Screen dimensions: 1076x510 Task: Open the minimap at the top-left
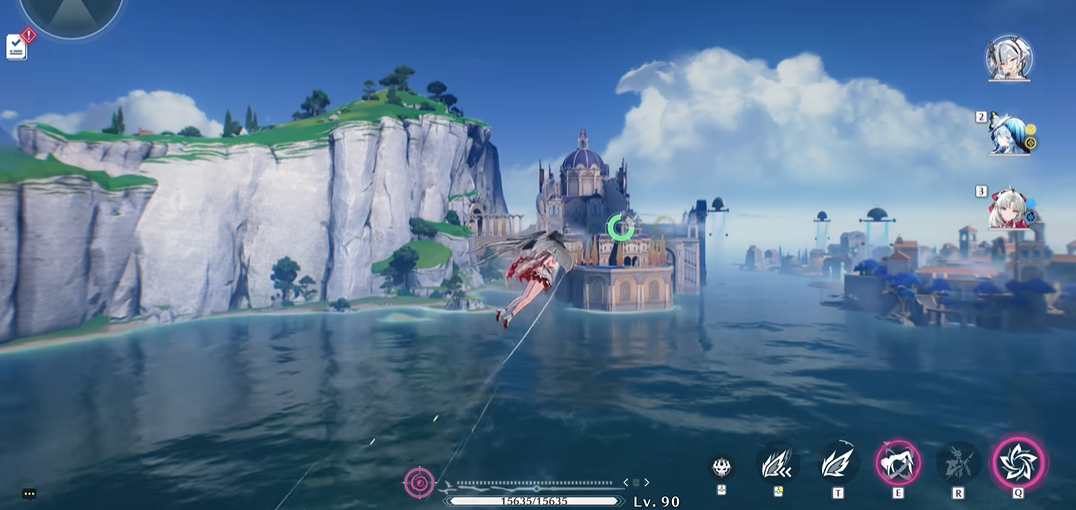71,14
